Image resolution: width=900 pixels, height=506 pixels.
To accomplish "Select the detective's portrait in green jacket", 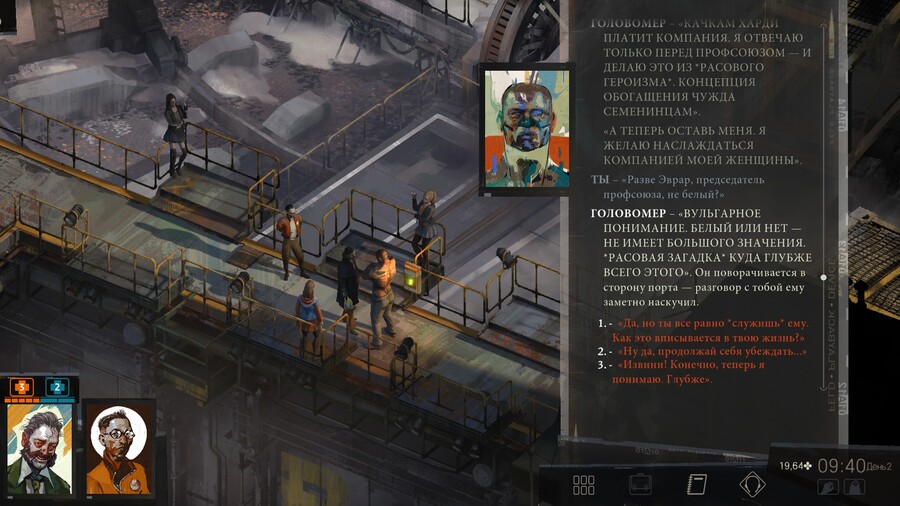I will [39, 447].
